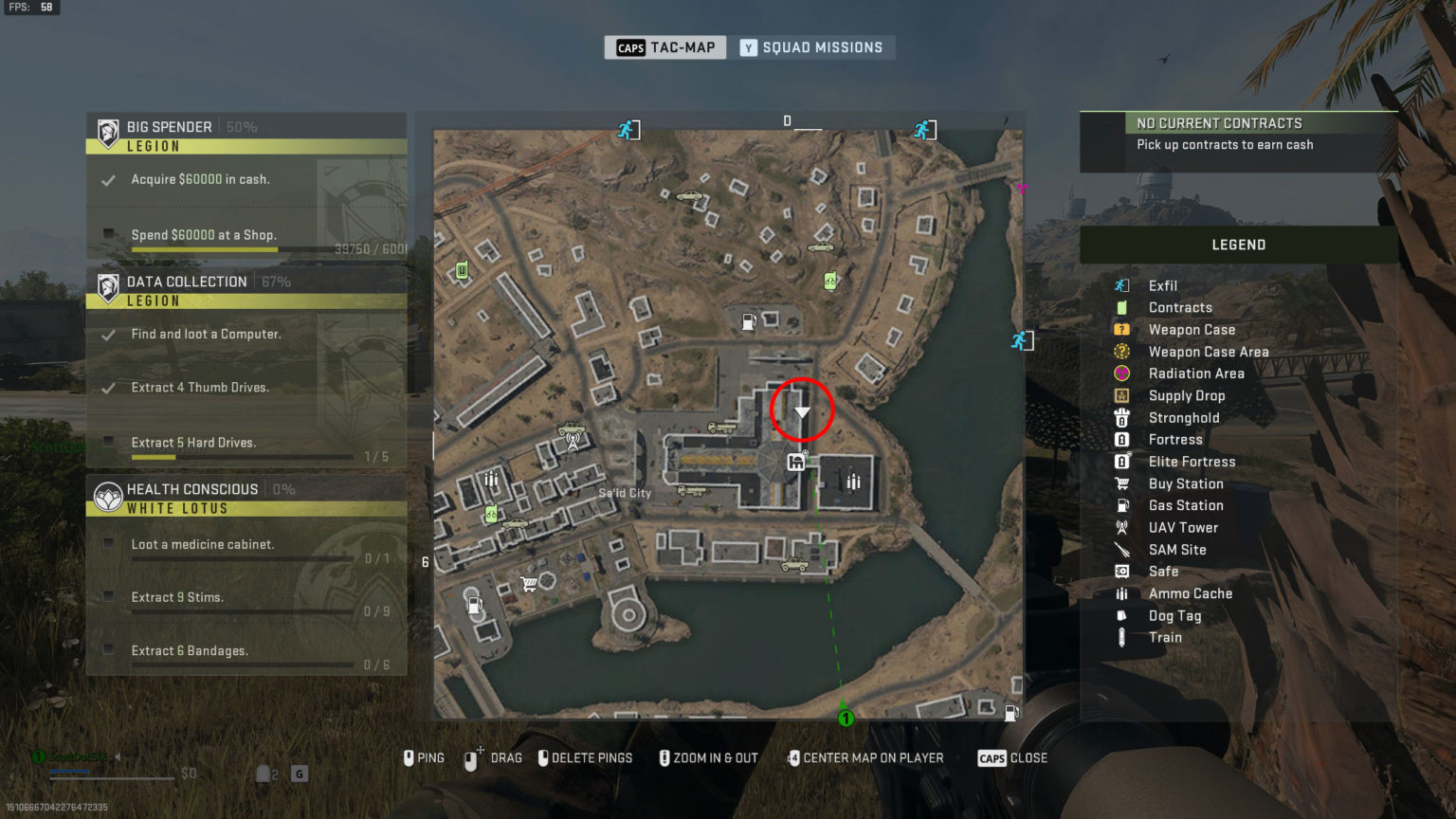Check off the Spend $60000 at a Shop objective
This screenshot has width=1456, height=819.
110,235
